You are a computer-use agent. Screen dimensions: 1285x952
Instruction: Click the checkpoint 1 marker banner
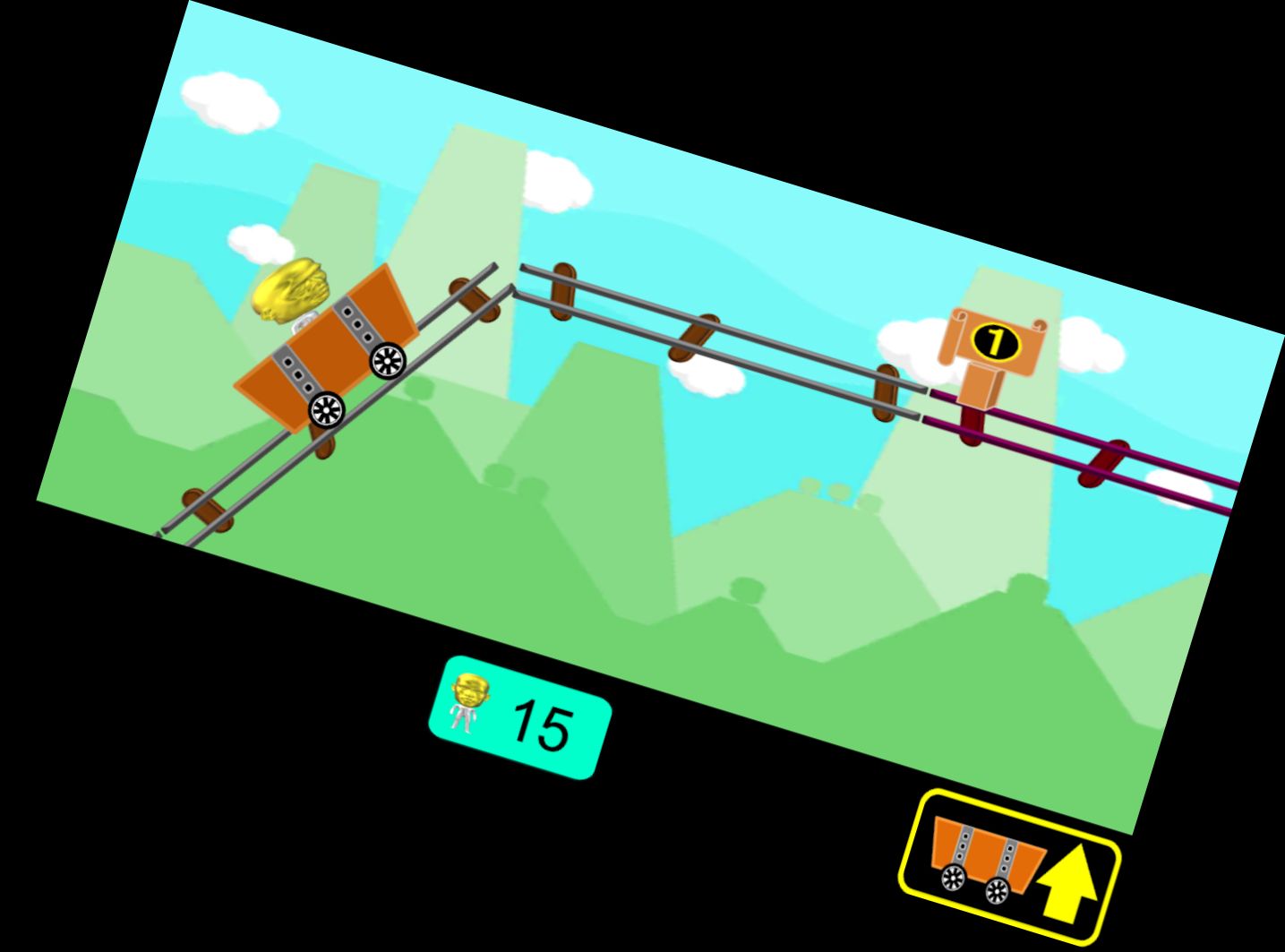993,340
